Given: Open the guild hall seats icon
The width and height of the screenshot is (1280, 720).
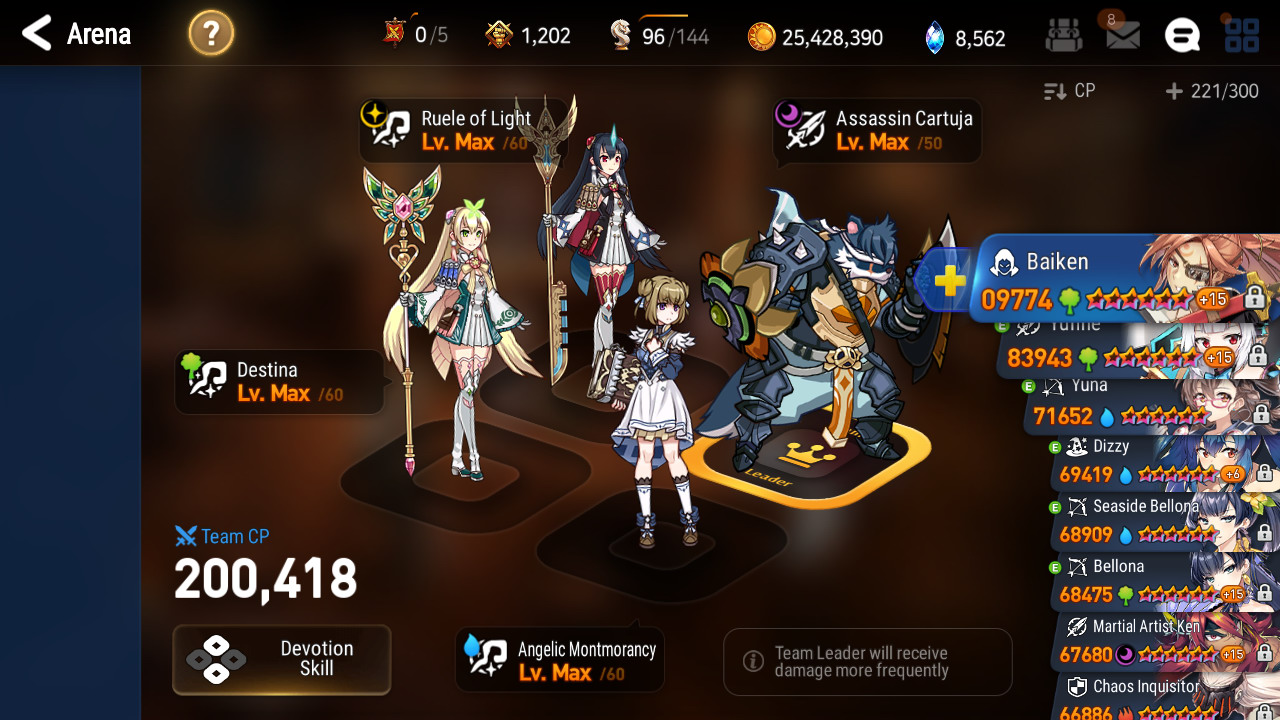Looking at the screenshot, I should (1063, 36).
